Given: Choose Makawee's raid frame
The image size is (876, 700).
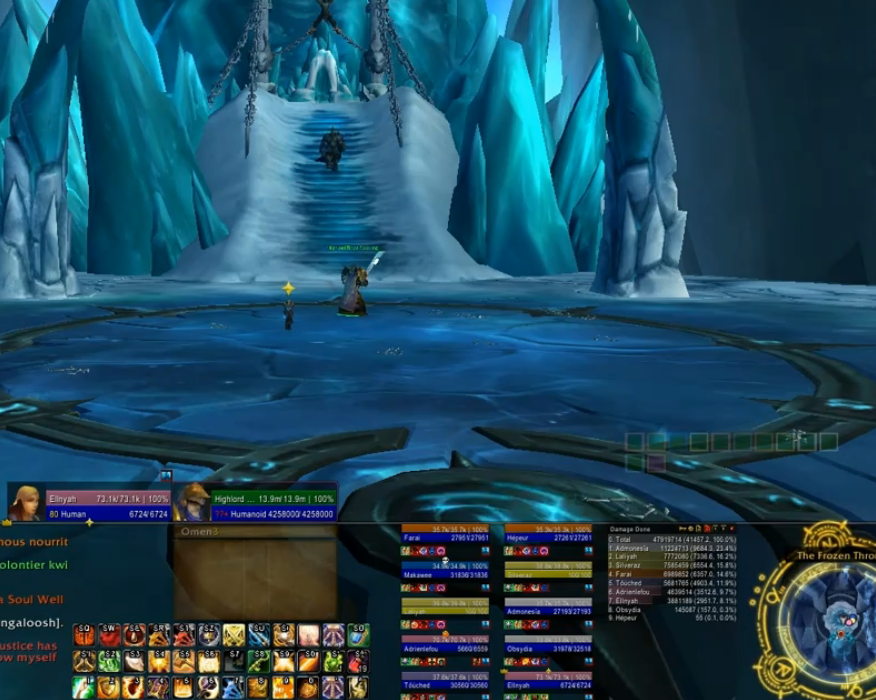Looking at the screenshot, I should coord(445,575).
